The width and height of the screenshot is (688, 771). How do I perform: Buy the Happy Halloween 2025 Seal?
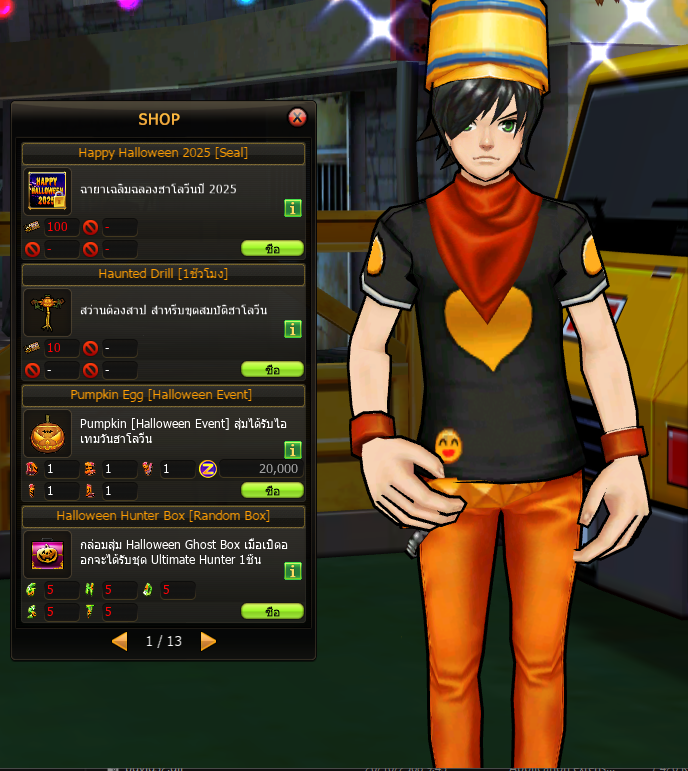coord(272,248)
